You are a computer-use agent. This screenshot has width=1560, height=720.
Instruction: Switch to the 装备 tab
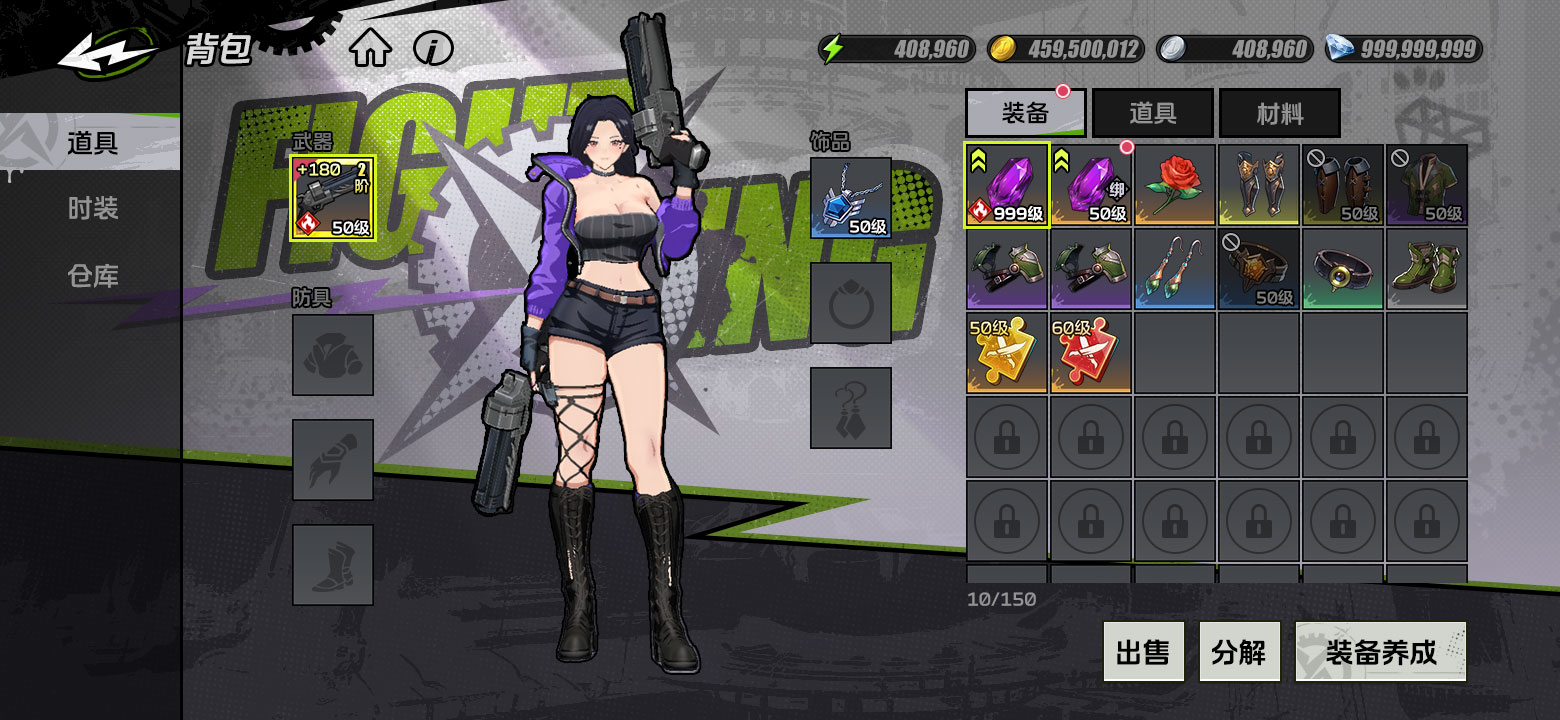pyautogui.click(x=1025, y=113)
